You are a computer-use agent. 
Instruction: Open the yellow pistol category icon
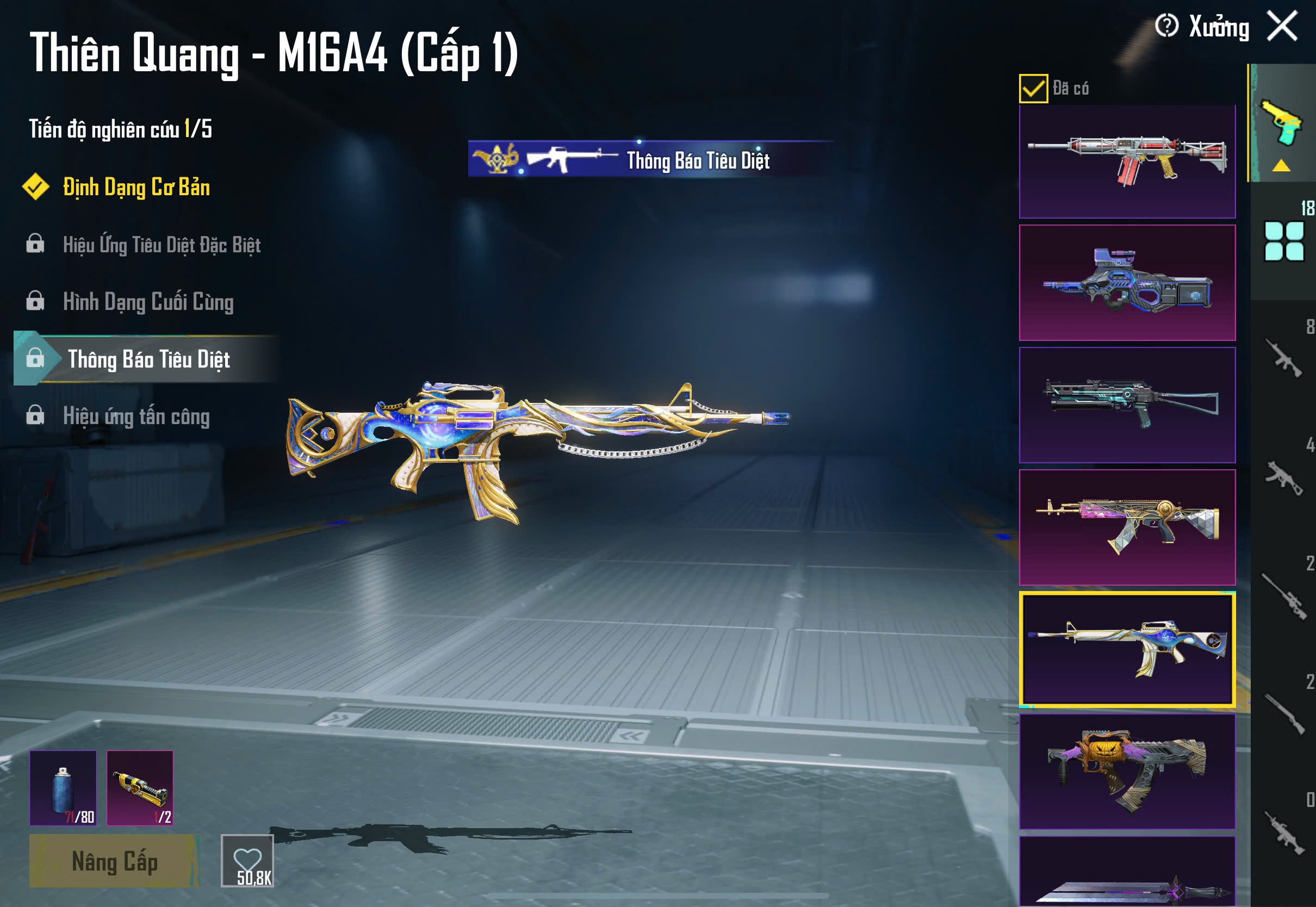point(1282,123)
